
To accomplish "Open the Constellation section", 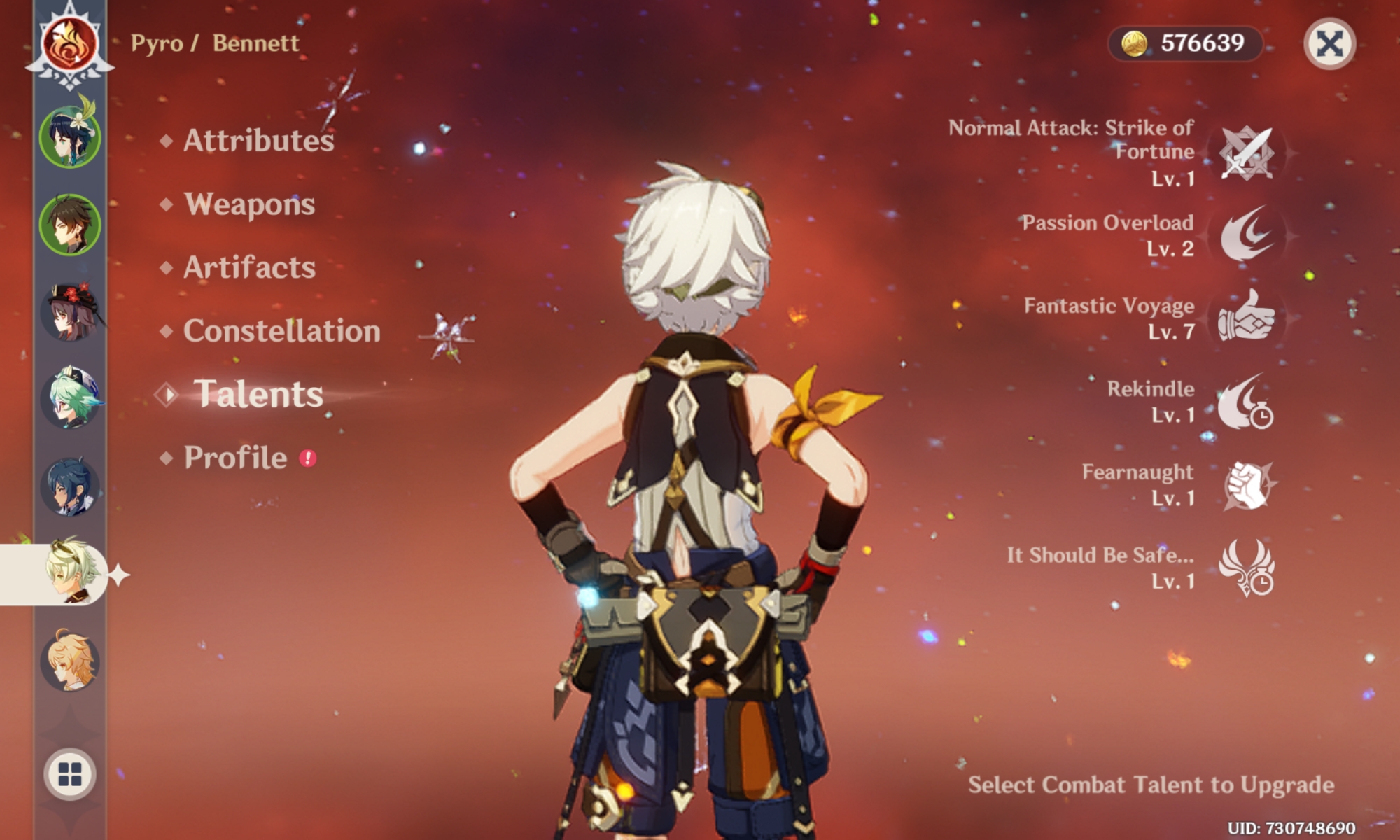I will coord(280,331).
